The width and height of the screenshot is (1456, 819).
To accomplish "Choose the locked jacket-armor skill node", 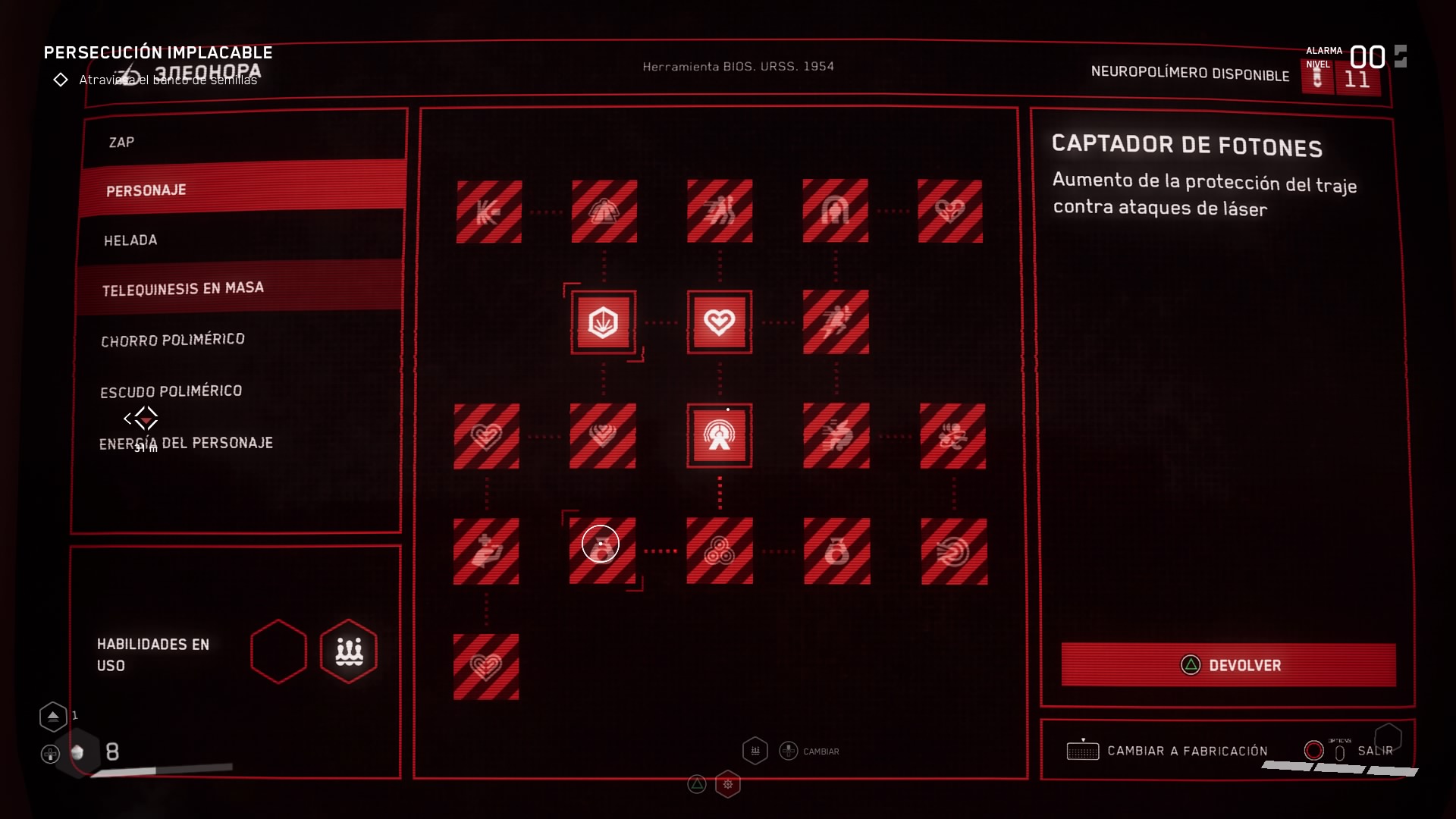I will pos(604,212).
